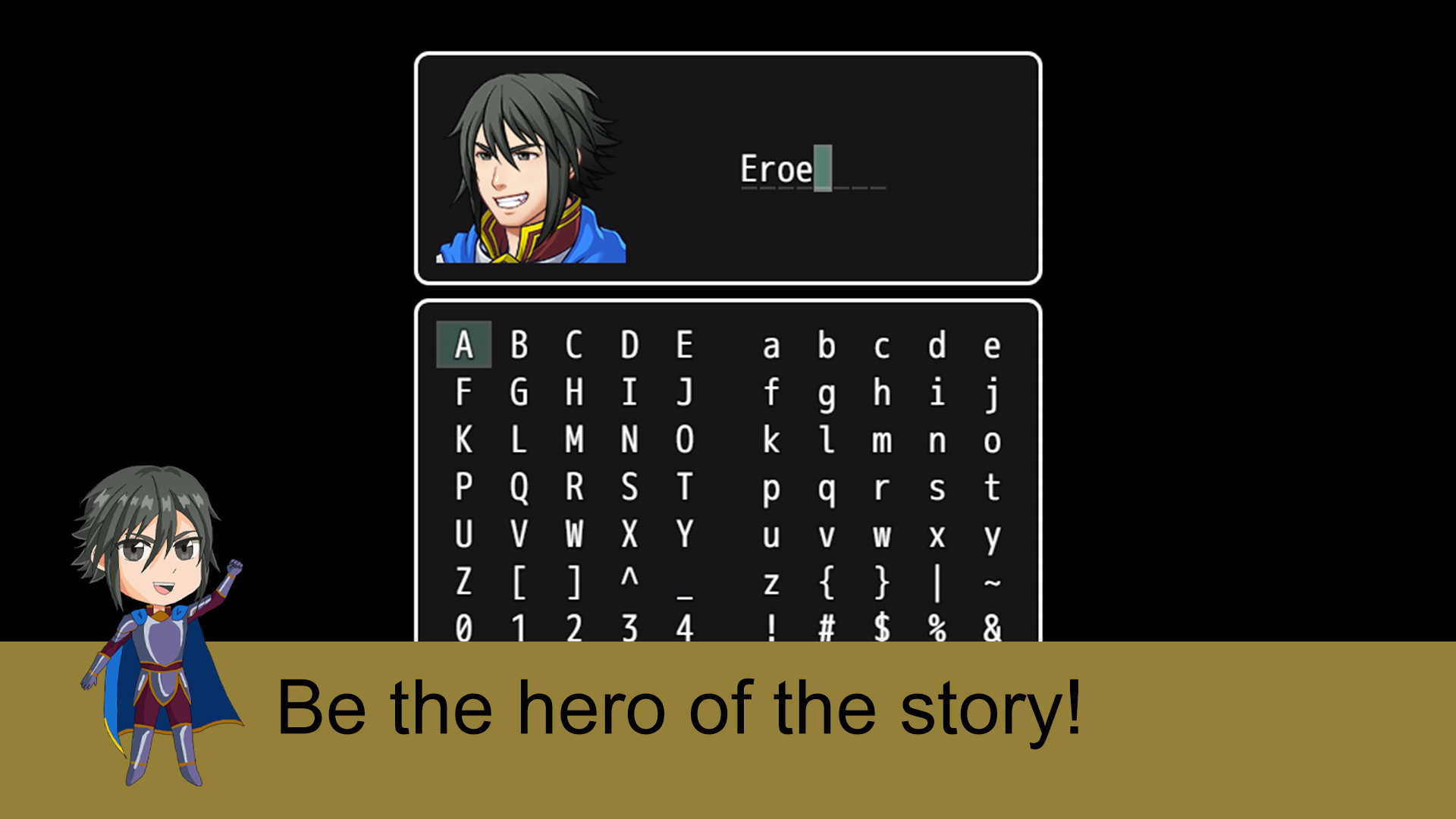Image resolution: width=1456 pixels, height=819 pixels.
Task: Click the lowercase letter r
Action: 882,489
